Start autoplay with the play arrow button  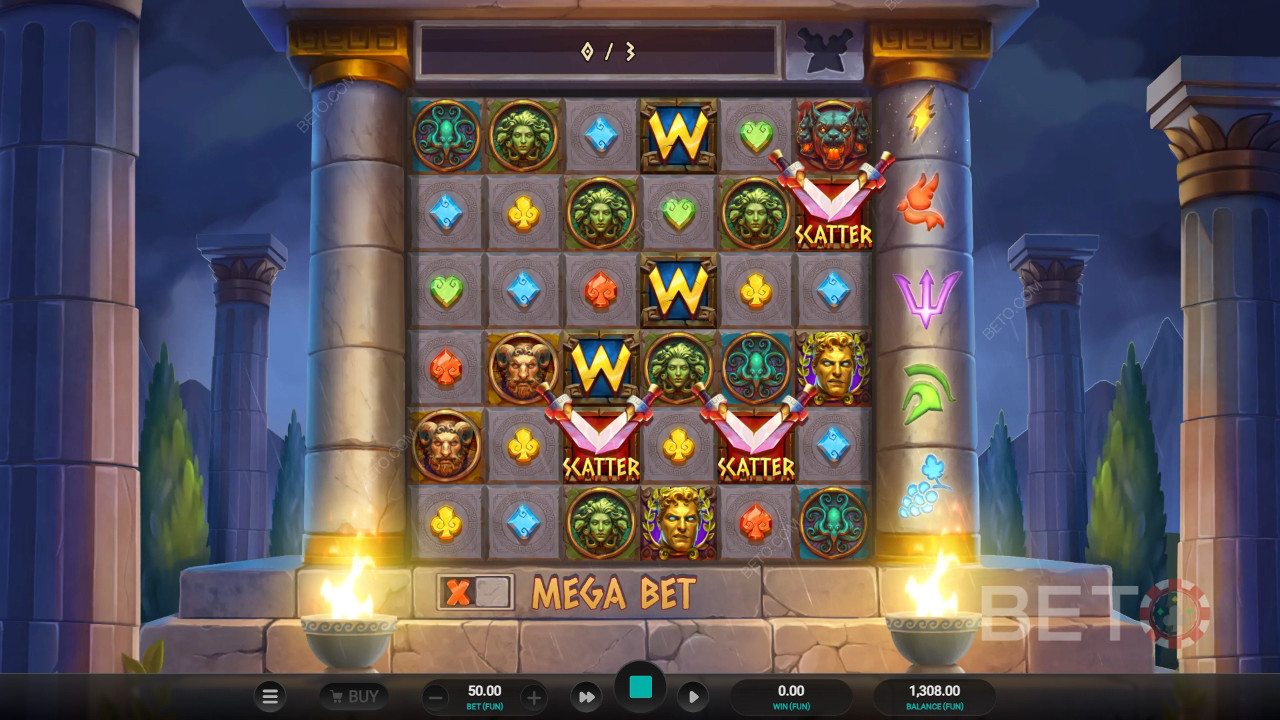click(x=693, y=696)
